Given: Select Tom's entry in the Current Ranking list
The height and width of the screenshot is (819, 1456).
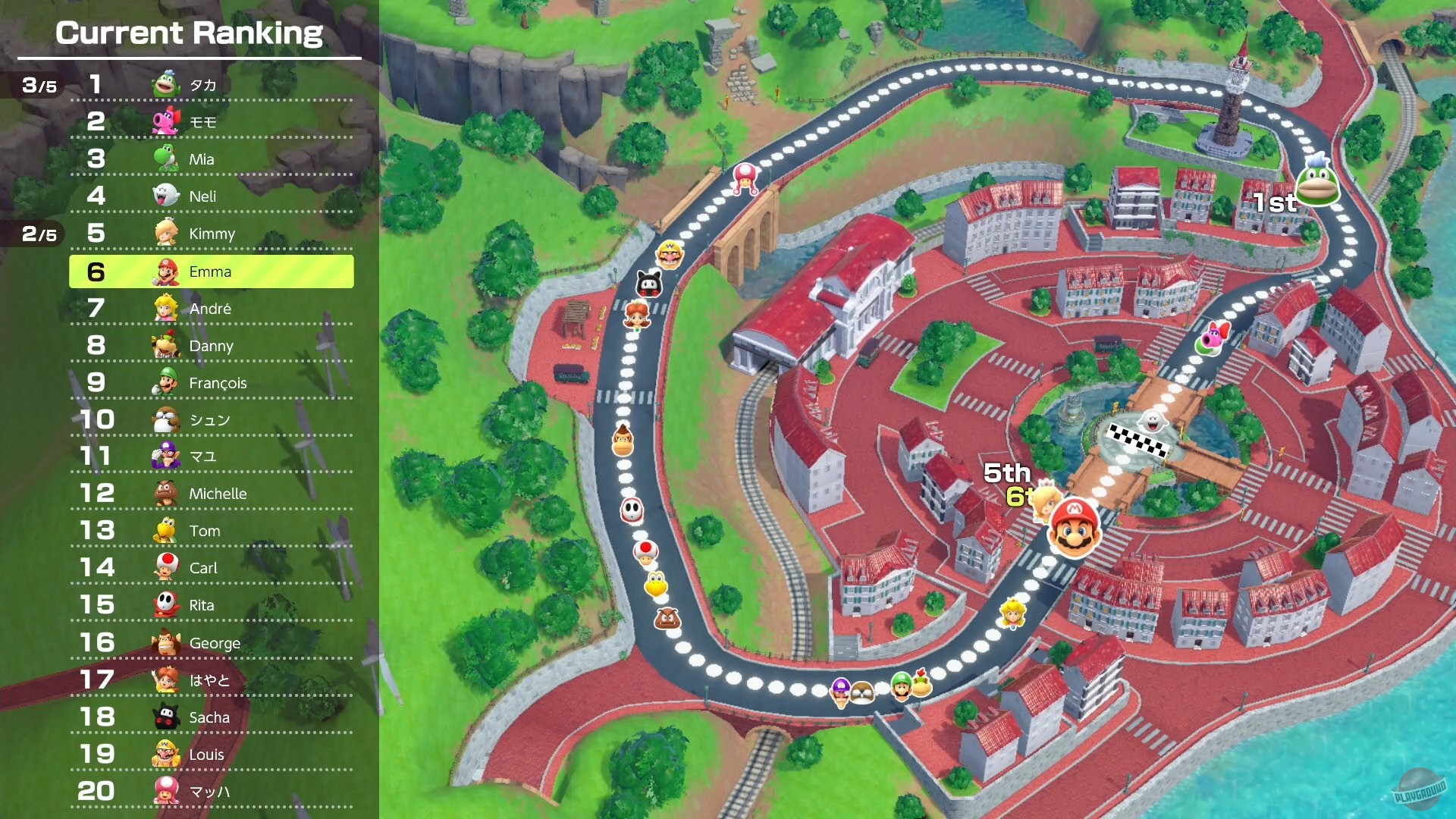Looking at the screenshot, I should tap(203, 530).
